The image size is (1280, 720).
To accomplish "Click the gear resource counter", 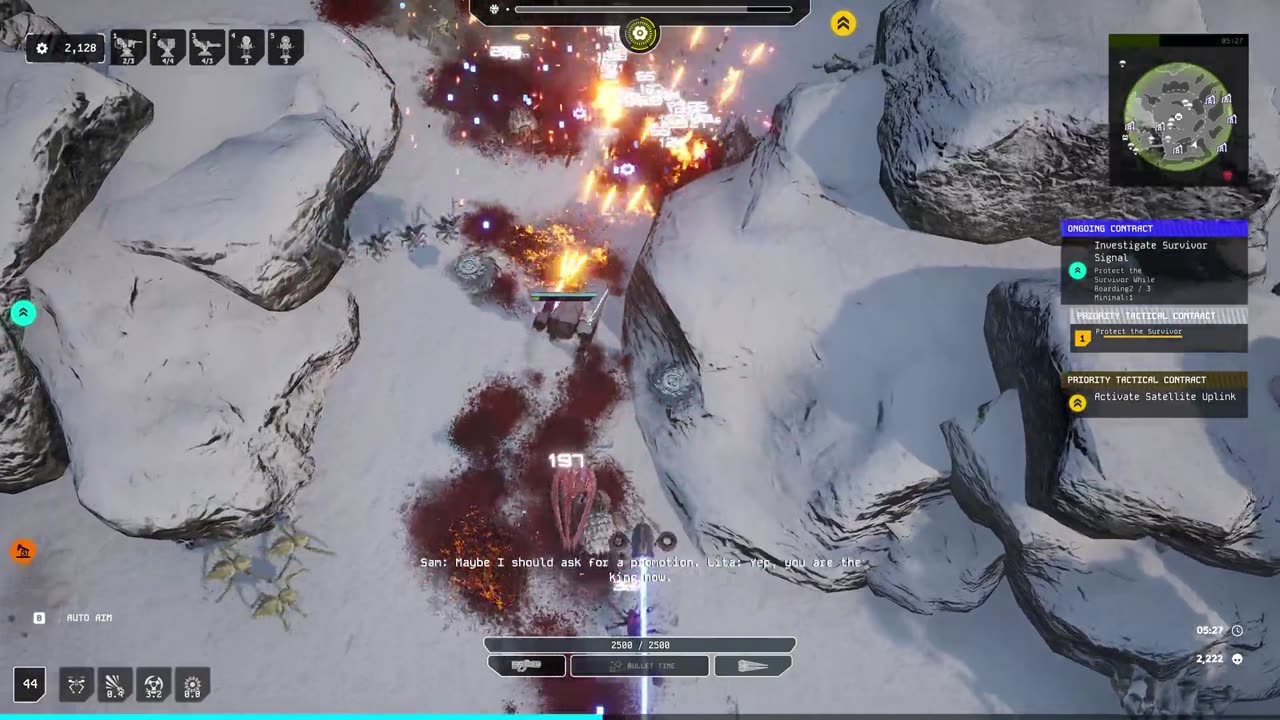I will (x=66, y=48).
